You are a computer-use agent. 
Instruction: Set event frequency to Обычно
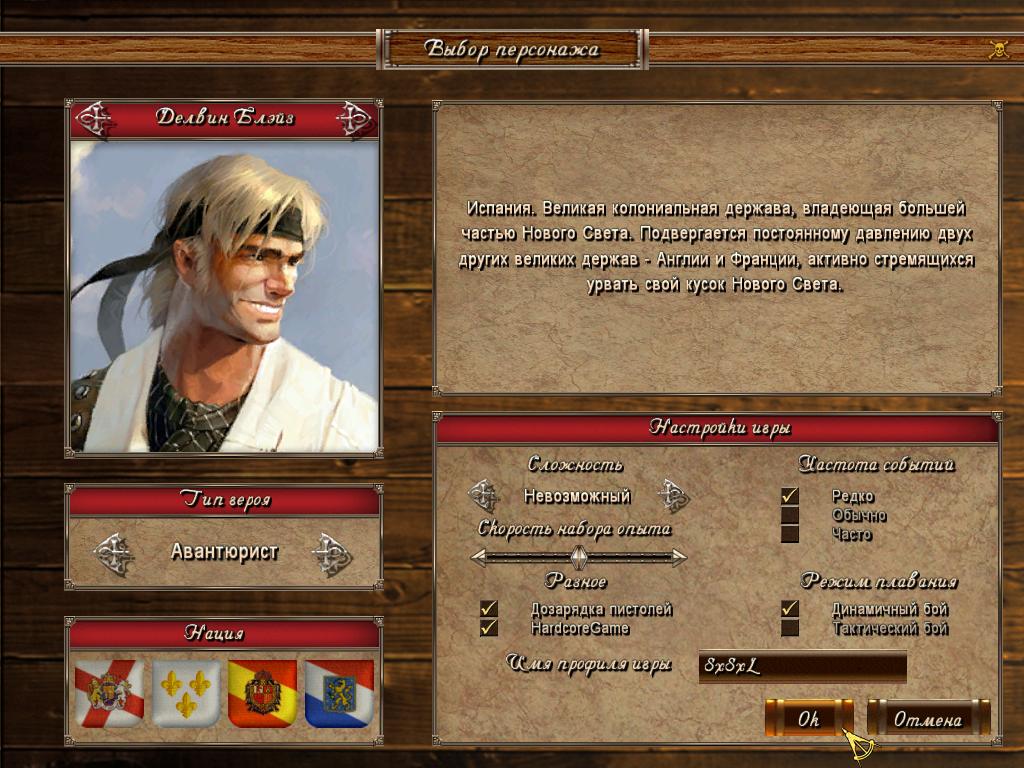pos(790,516)
